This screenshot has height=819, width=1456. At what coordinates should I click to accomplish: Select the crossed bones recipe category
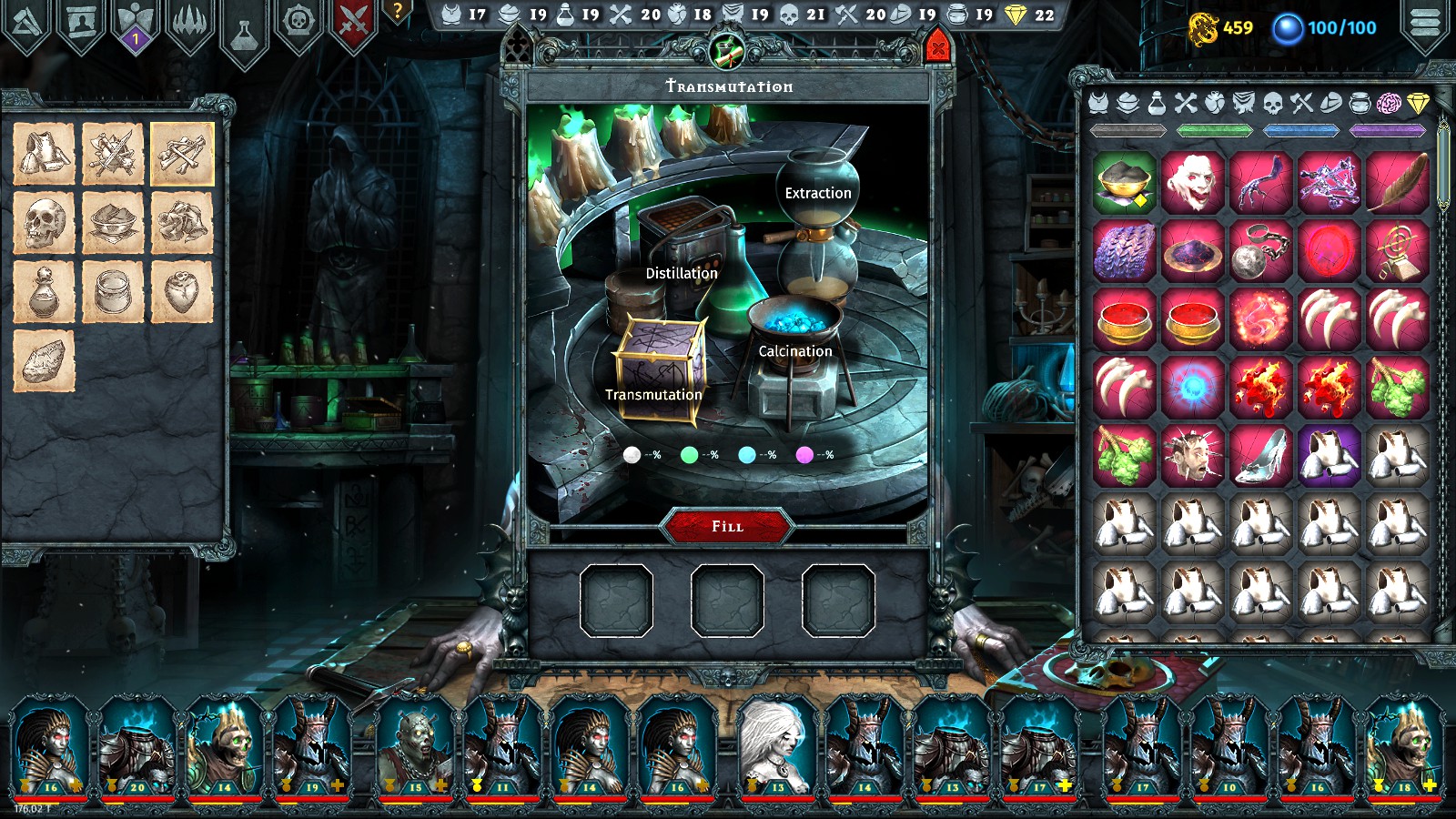point(183,155)
